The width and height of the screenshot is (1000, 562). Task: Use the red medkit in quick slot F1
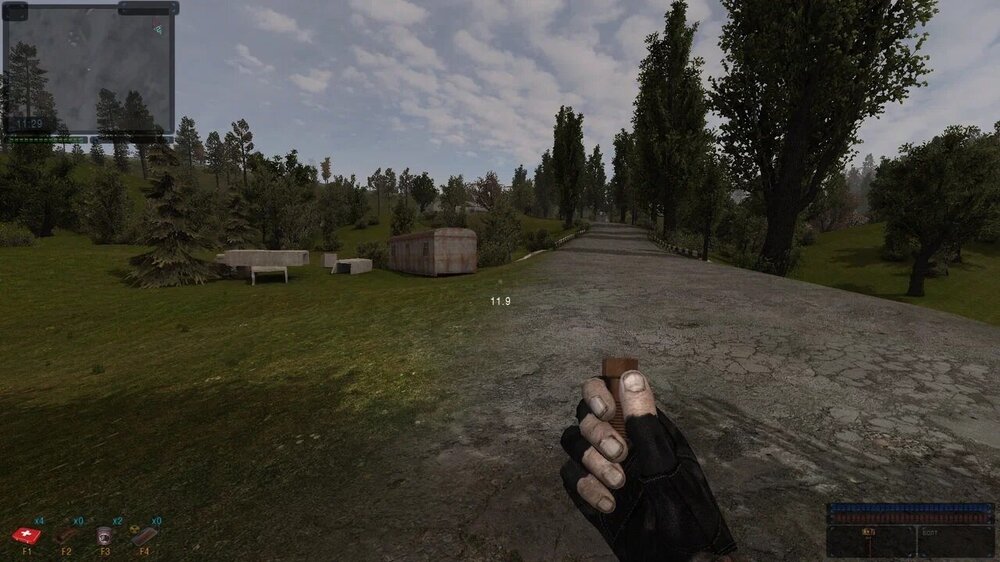tap(27, 536)
